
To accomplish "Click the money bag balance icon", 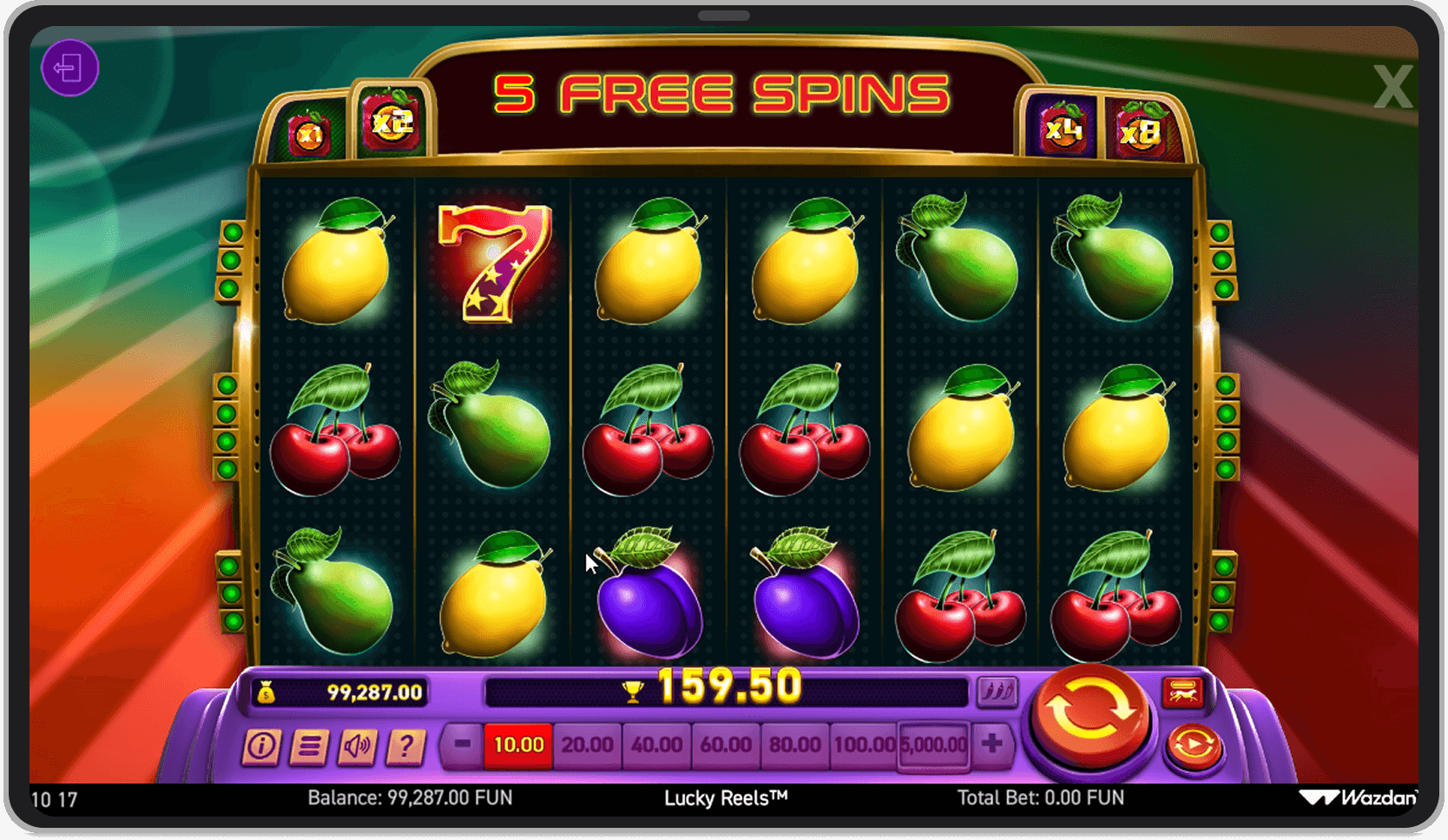I will tap(267, 691).
